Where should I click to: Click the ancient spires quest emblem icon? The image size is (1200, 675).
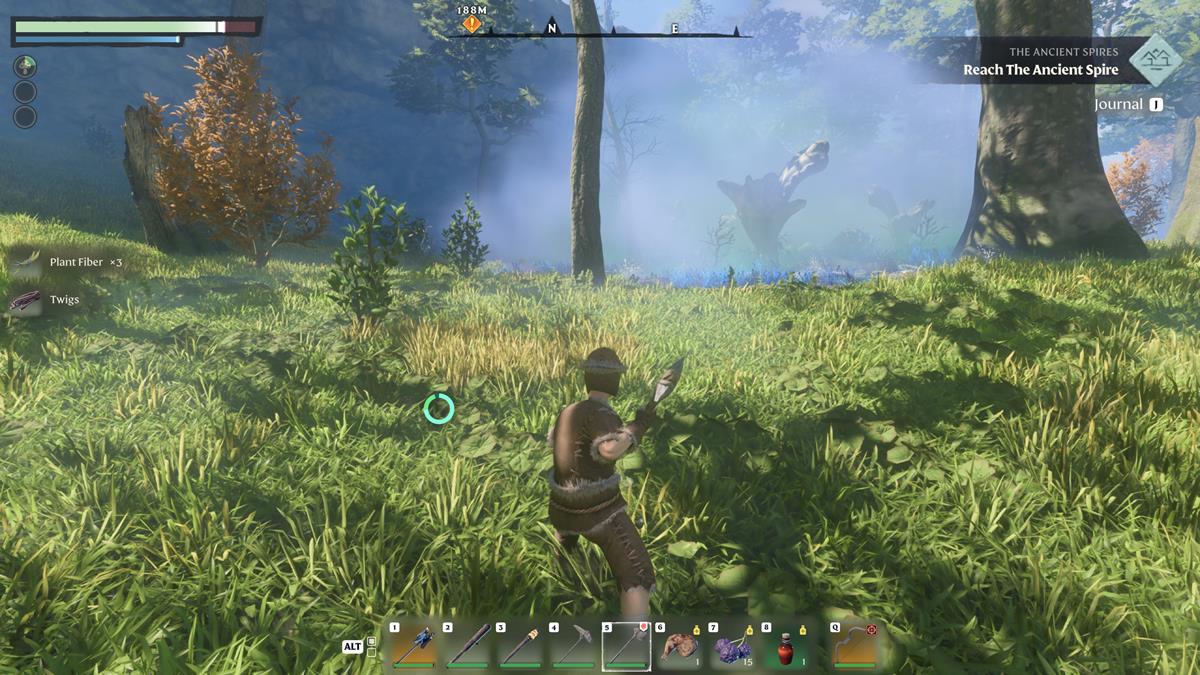coord(1156,59)
